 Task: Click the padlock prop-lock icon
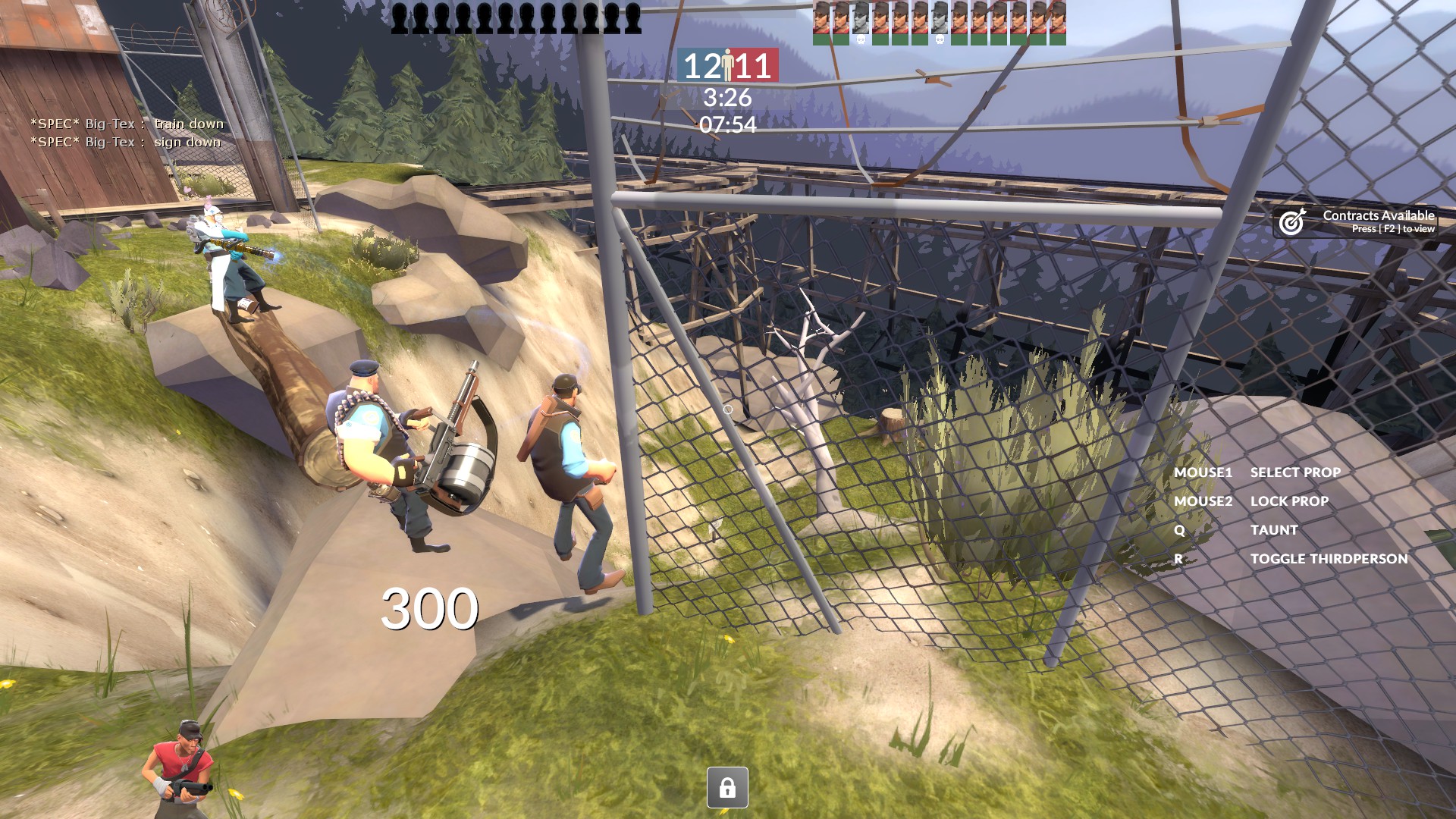727,788
